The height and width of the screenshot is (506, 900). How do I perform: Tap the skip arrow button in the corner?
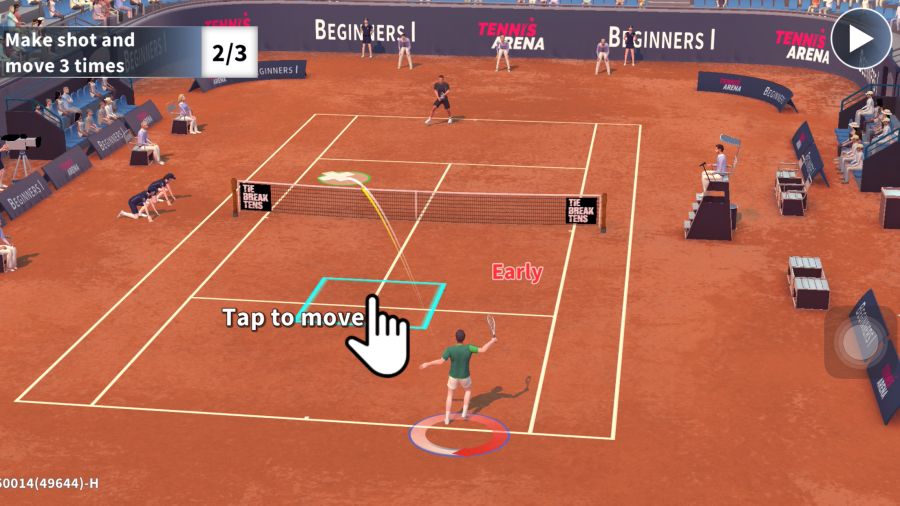[860, 39]
